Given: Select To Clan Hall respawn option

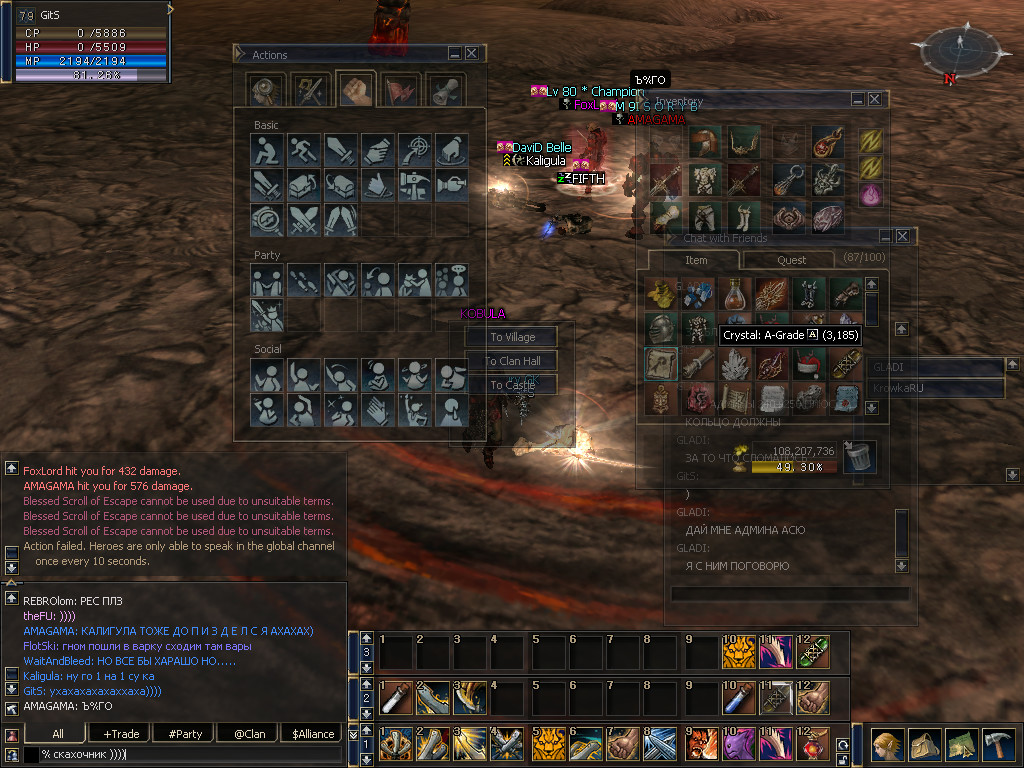Looking at the screenshot, I should click(512, 361).
